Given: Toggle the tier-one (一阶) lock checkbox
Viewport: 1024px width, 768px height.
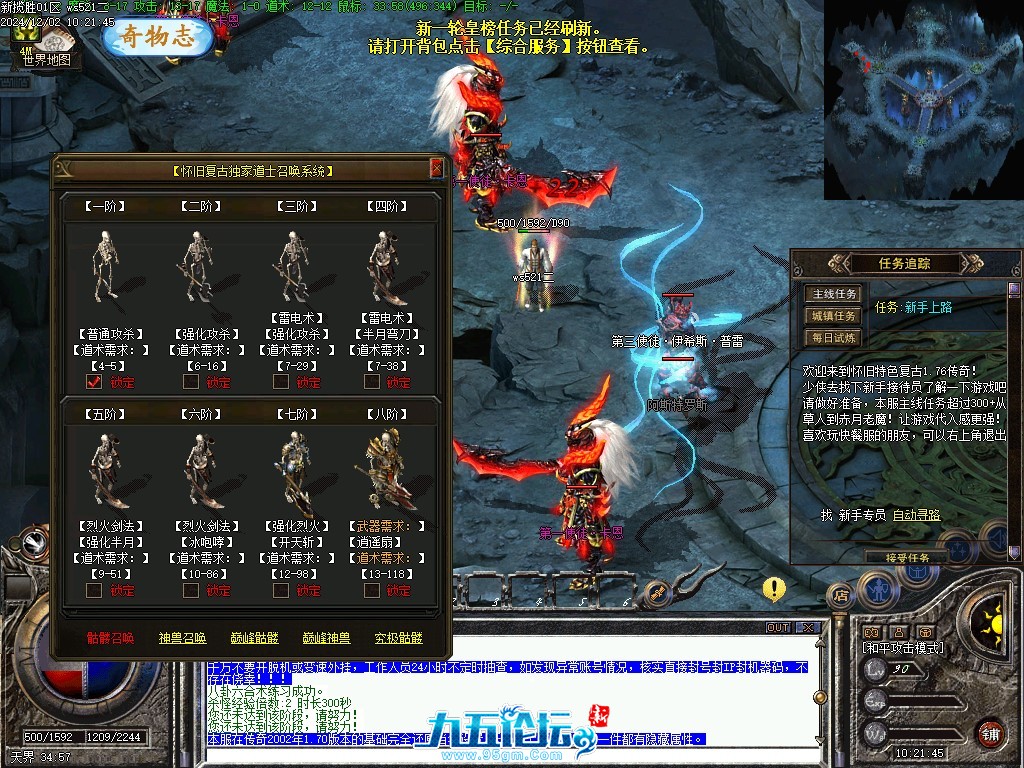Looking at the screenshot, I should 95,381.
